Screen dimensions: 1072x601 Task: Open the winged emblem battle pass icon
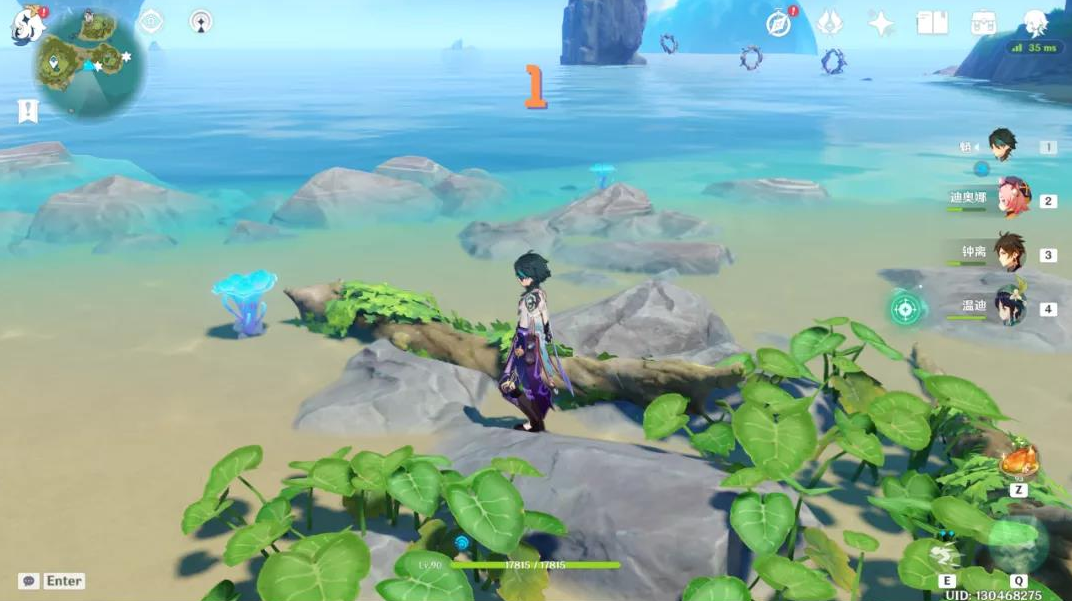830,23
